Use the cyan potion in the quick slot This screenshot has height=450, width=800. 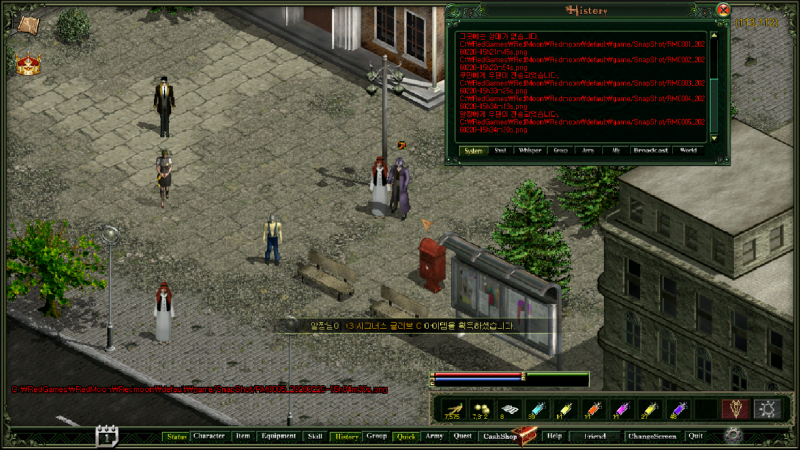pyautogui.click(x=538, y=409)
